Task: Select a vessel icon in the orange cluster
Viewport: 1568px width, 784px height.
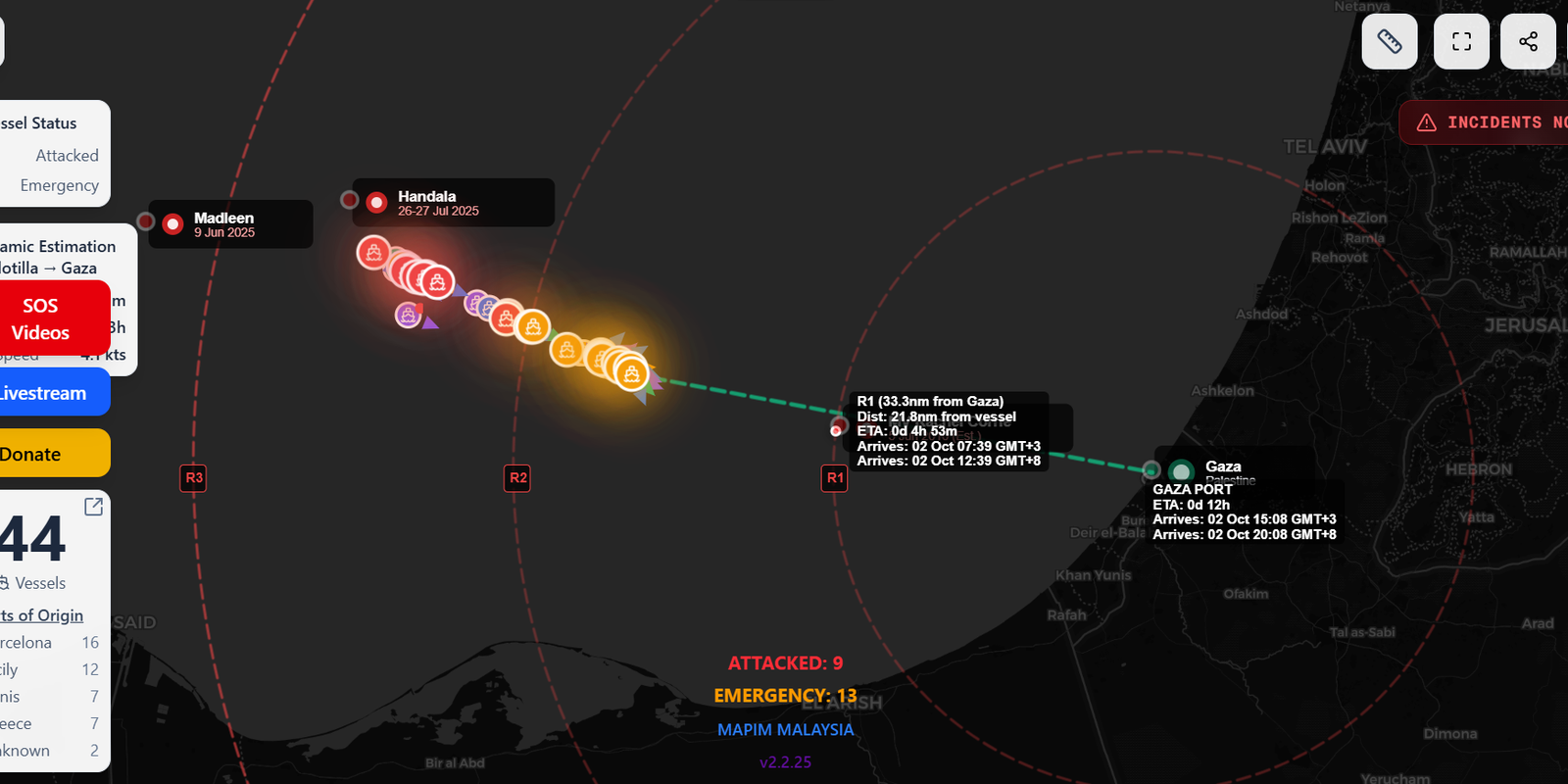Action: [630, 372]
